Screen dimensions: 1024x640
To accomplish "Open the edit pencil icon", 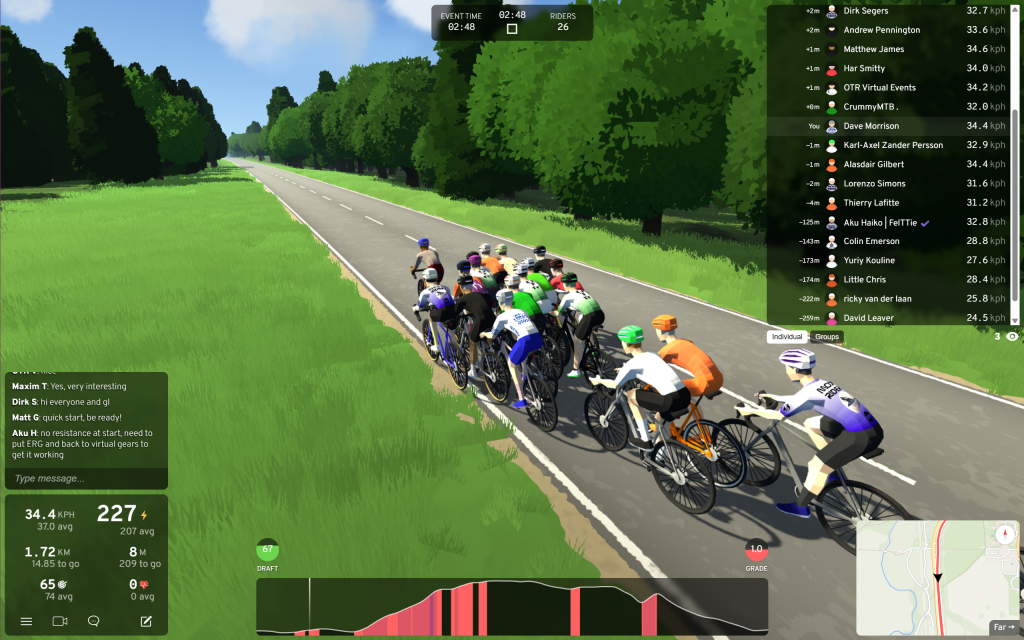I will coord(146,621).
